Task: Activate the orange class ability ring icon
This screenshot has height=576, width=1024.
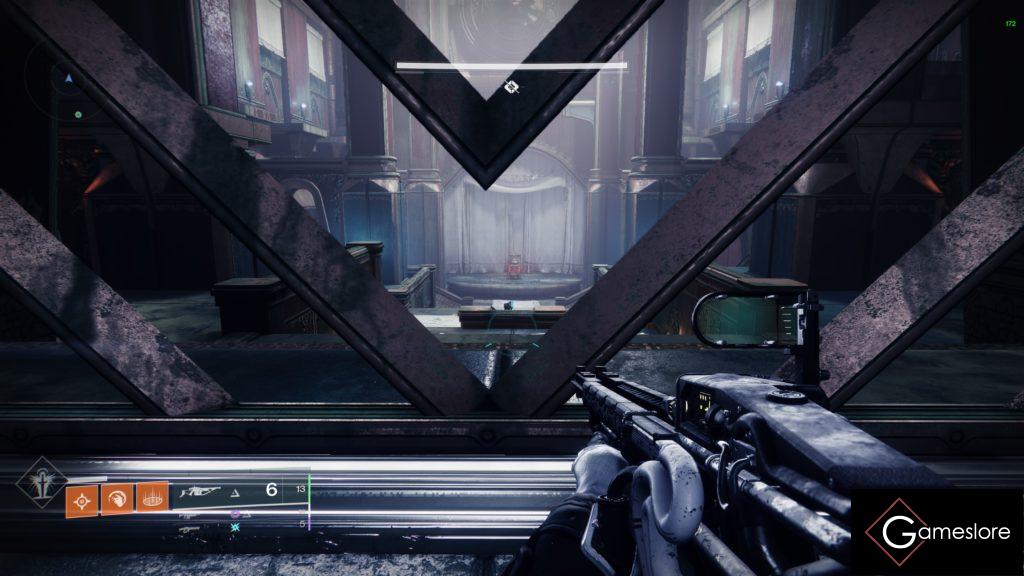Action: tap(151, 497)
